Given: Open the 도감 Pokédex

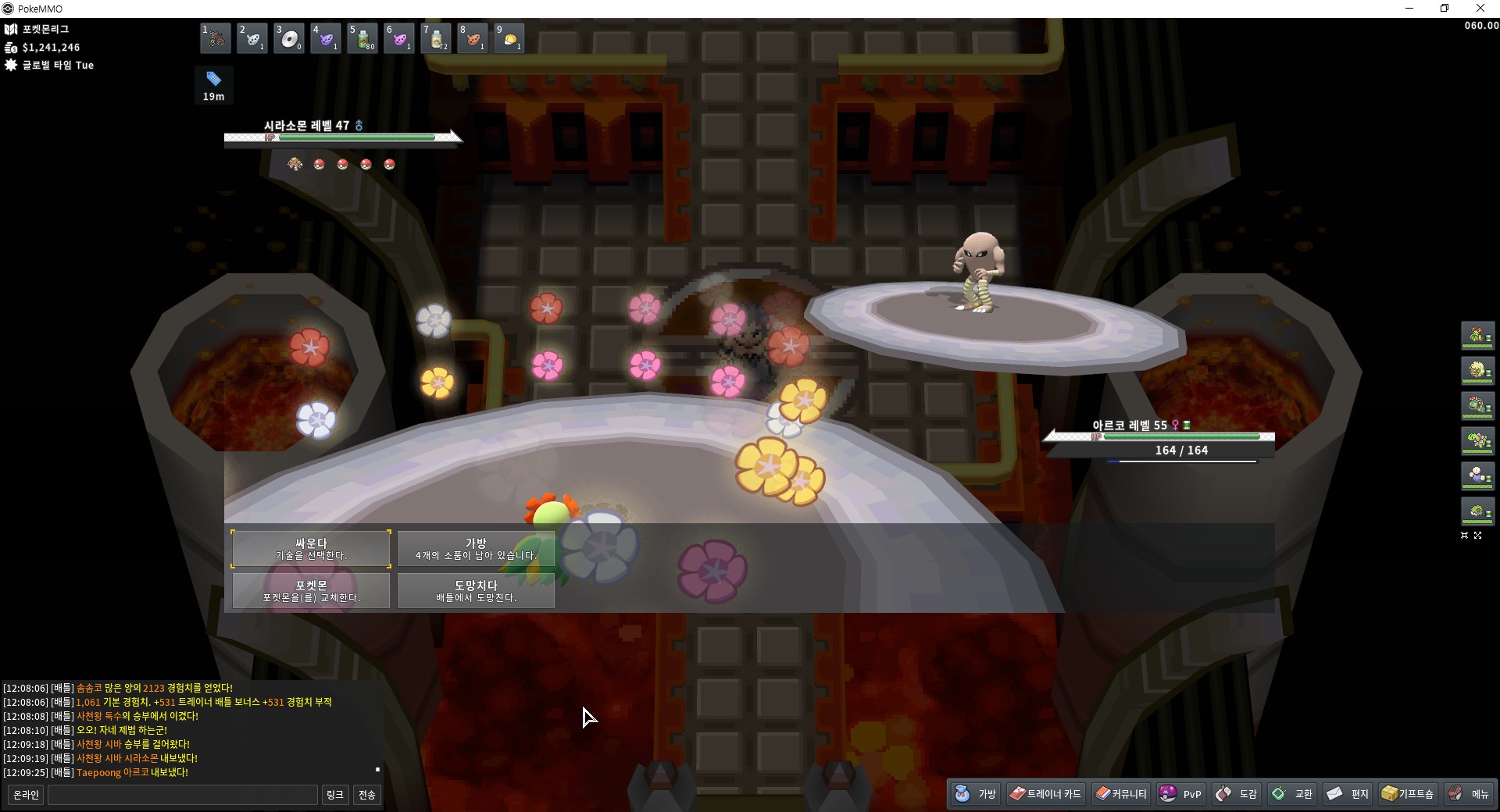Looking at the screenshot, I should pos(1237,794).
